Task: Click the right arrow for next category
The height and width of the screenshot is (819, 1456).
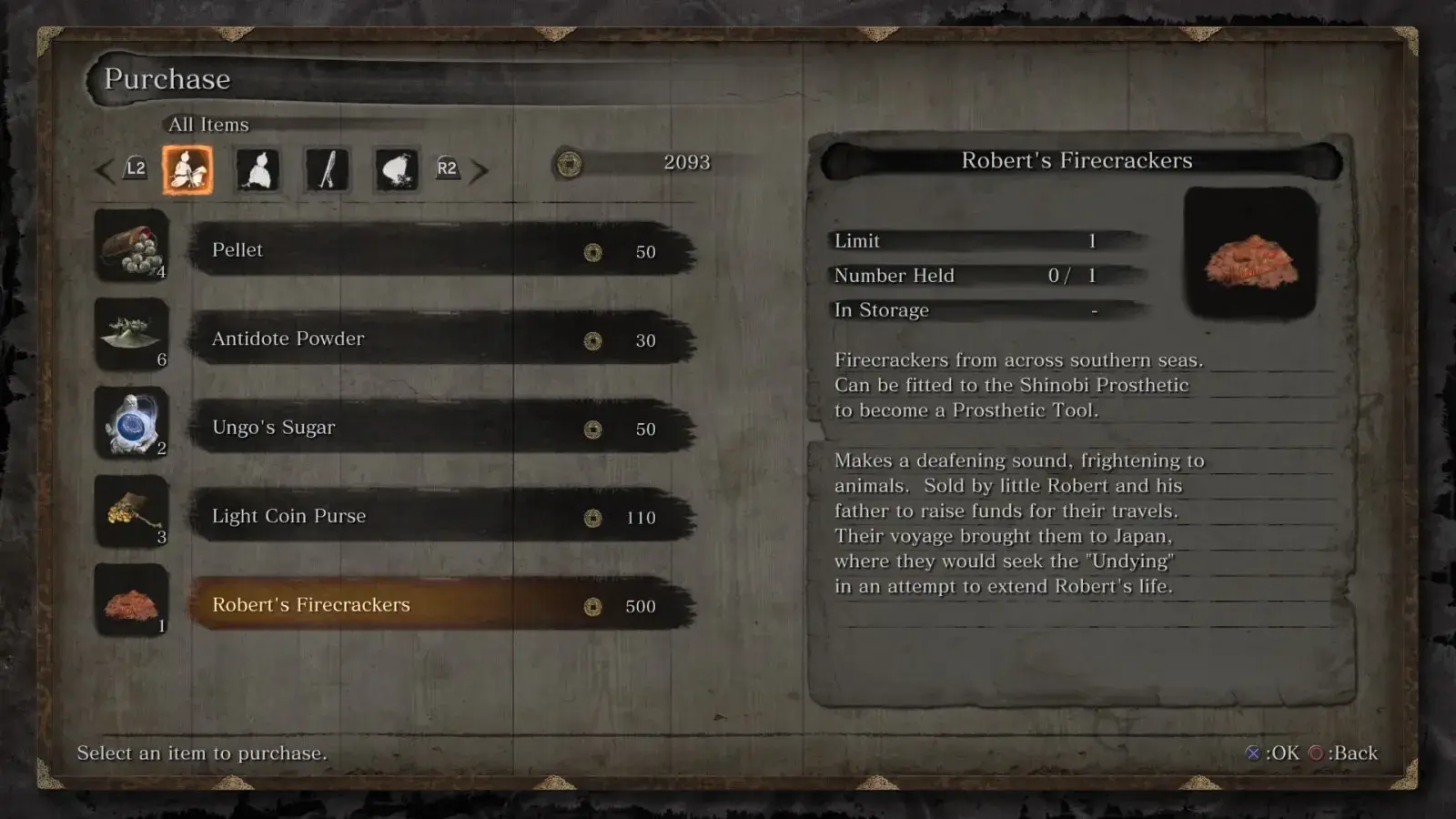Action: coord(480,169)
